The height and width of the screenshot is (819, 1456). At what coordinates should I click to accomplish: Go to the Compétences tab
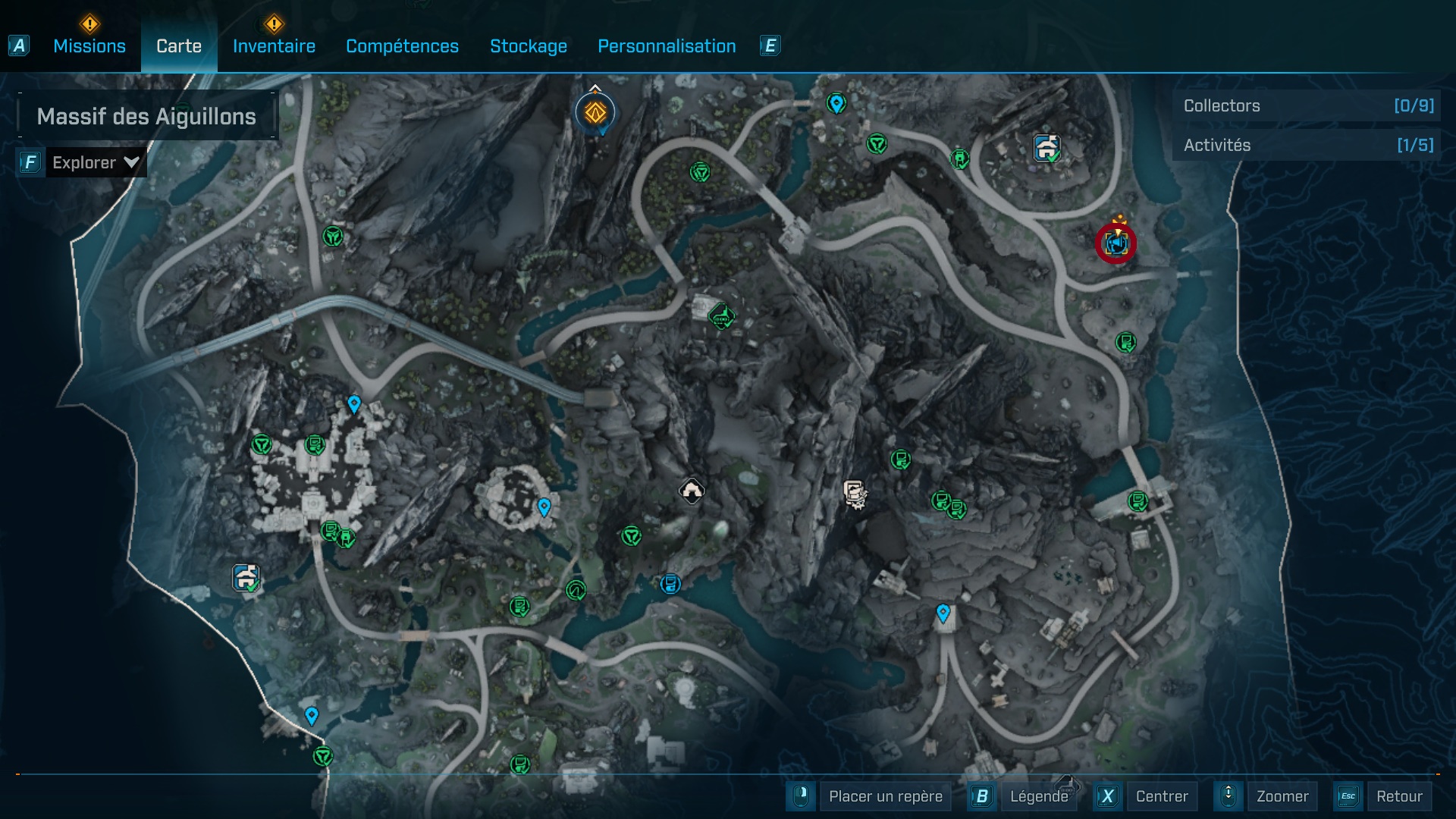click(402, 46)
